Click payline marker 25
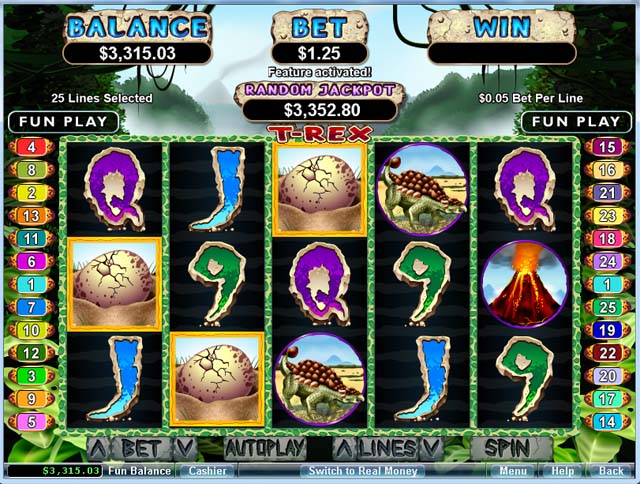Viewport: 640px width, 484px height. 607,307
